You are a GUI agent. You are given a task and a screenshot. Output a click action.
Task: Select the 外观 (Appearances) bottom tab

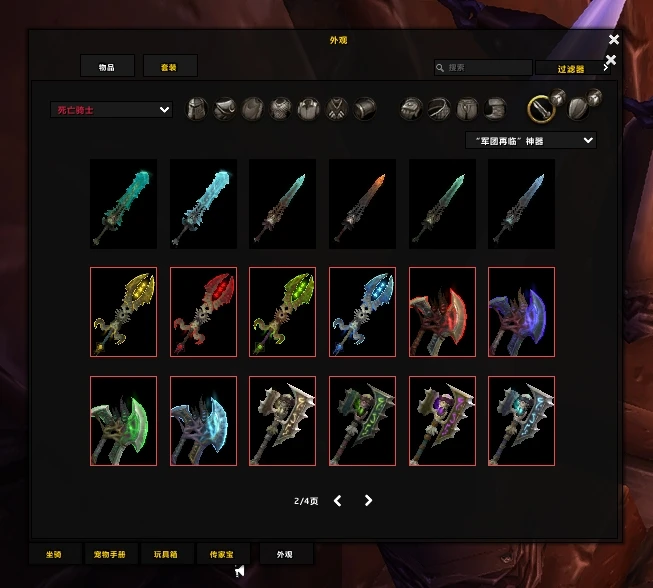pos(285,554)
